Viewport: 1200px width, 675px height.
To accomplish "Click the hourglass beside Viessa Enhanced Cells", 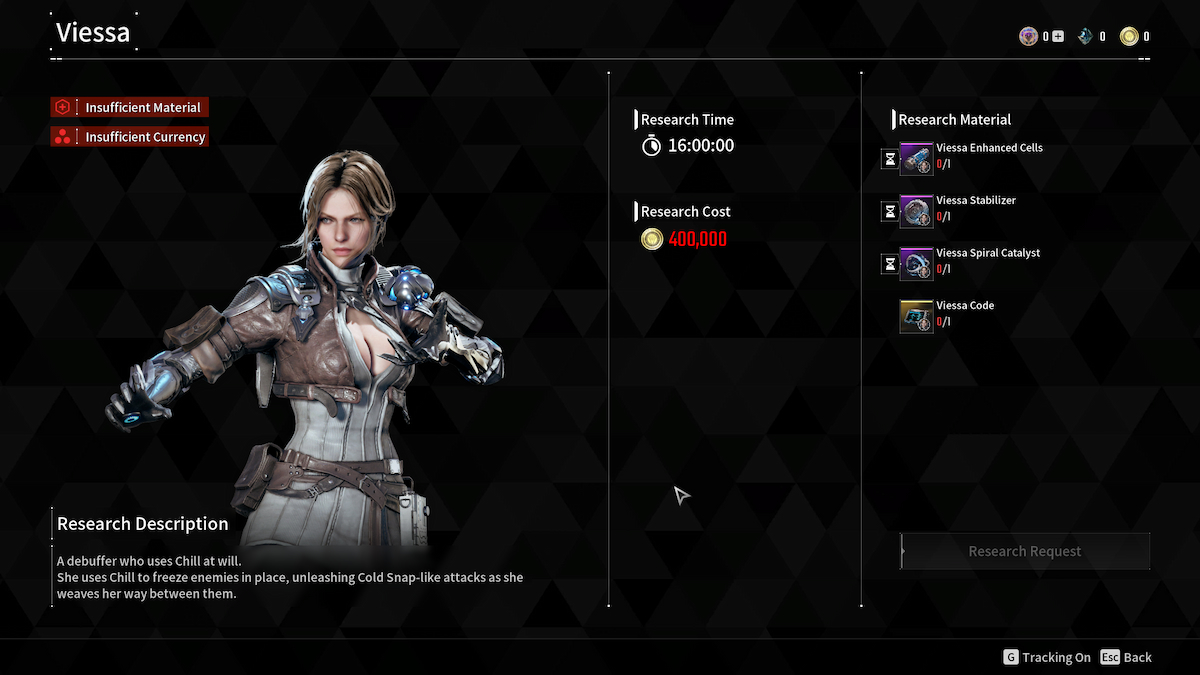I will click(x=889, y=159).
